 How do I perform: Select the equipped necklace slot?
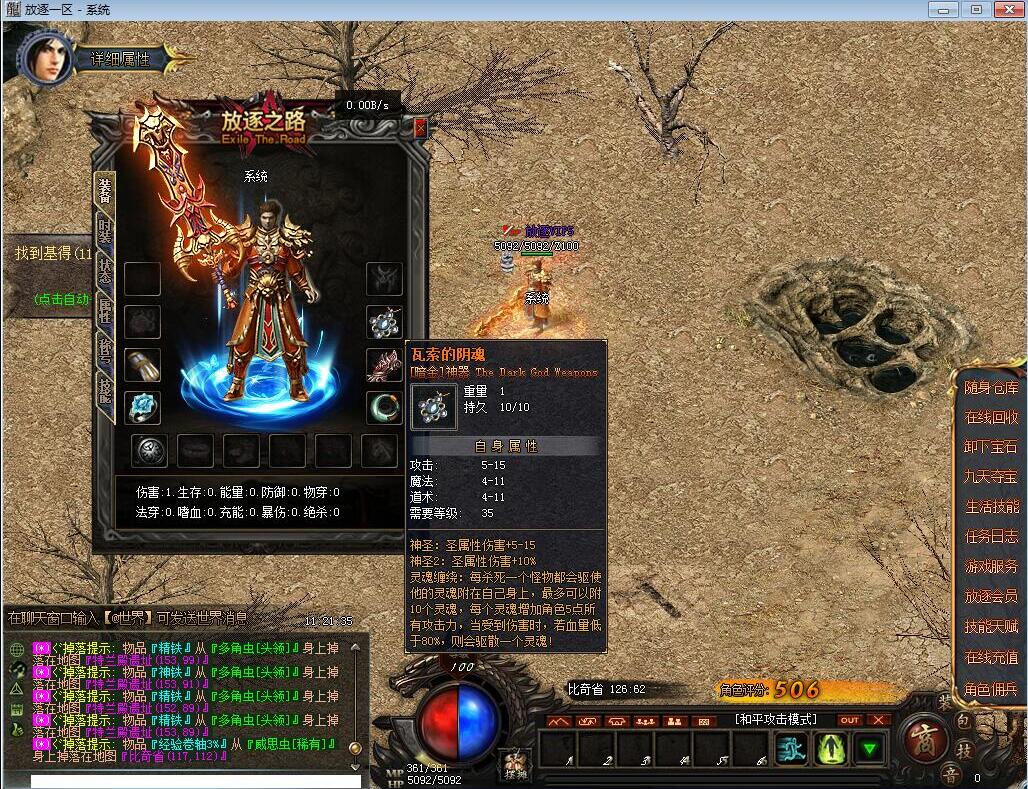(384, 322)
